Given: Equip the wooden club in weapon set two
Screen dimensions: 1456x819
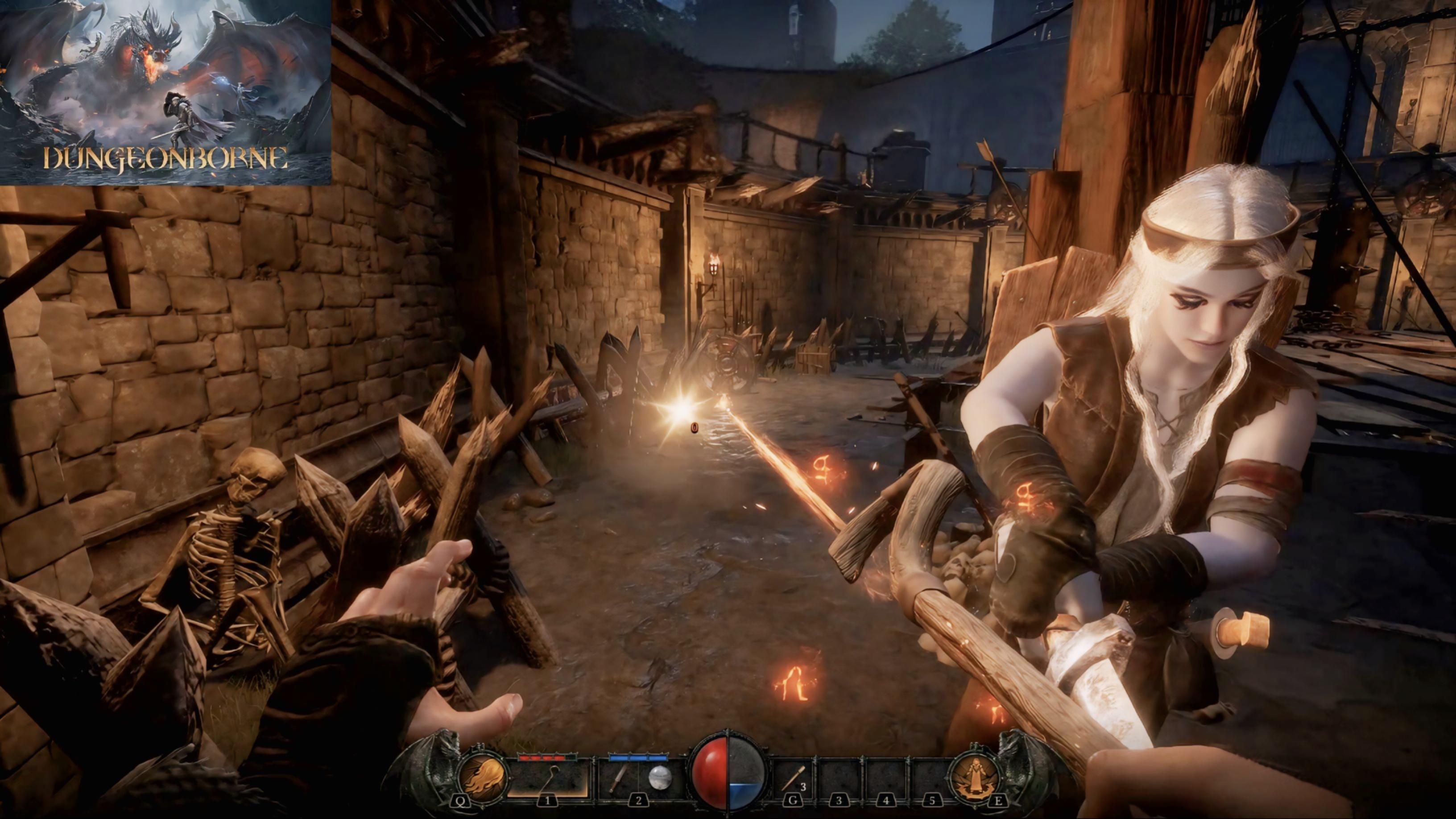Looking at the screenshot, I should click(x=618, y=778).
